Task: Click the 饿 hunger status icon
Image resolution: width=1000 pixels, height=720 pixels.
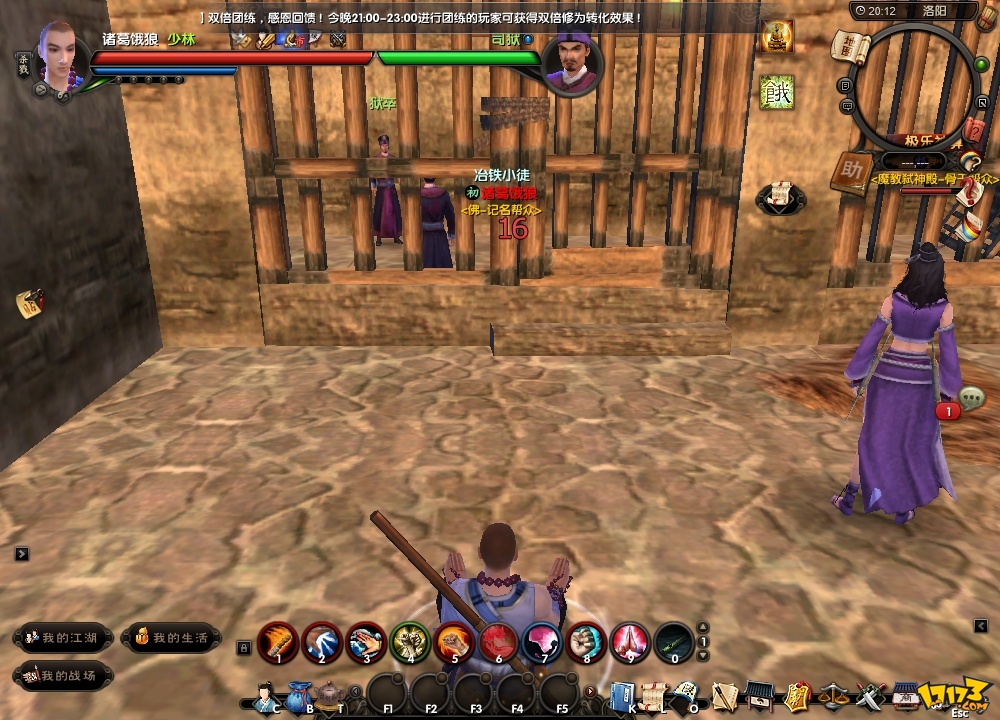Action: [776, 91]
